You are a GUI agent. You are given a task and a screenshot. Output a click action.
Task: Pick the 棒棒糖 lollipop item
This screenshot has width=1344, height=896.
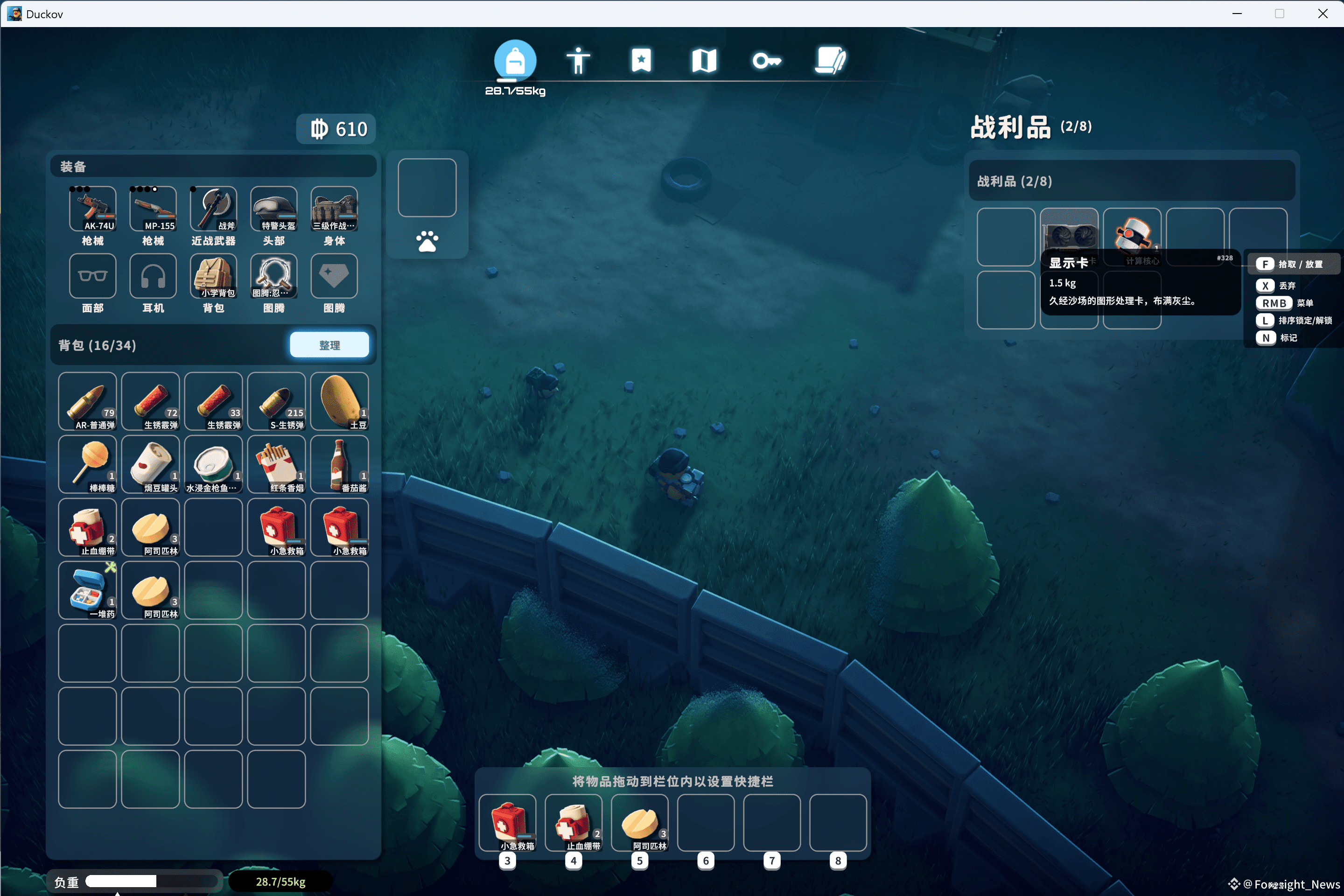pos(87,464)
